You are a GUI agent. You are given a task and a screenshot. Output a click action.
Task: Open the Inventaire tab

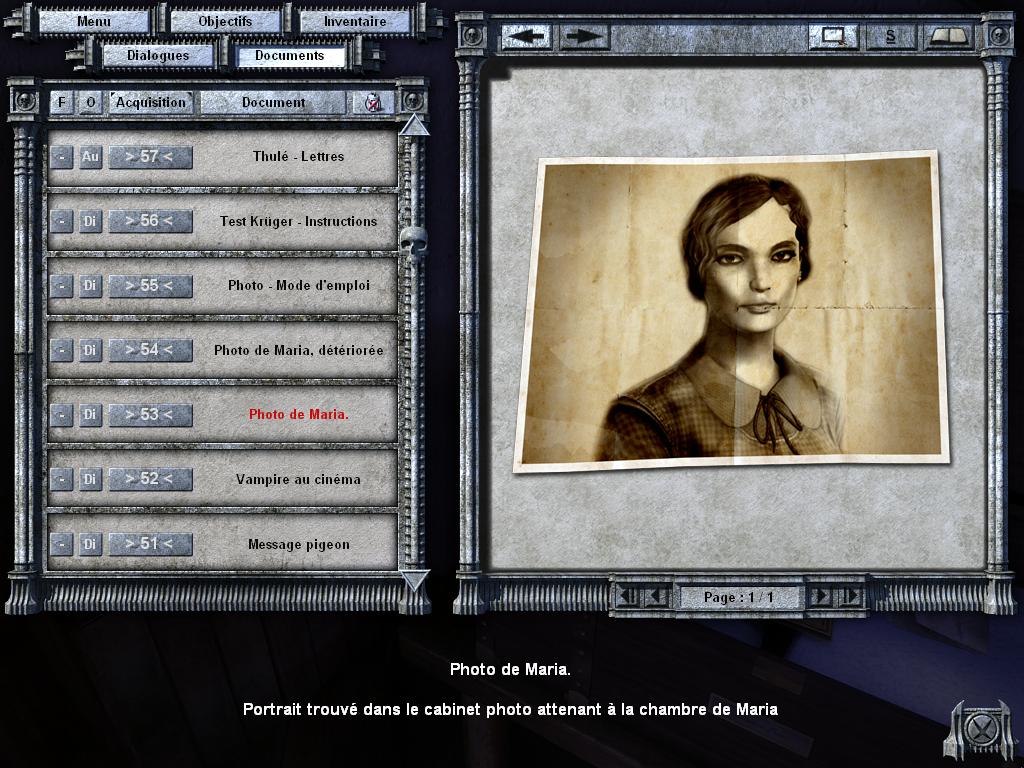click(355, 21)
